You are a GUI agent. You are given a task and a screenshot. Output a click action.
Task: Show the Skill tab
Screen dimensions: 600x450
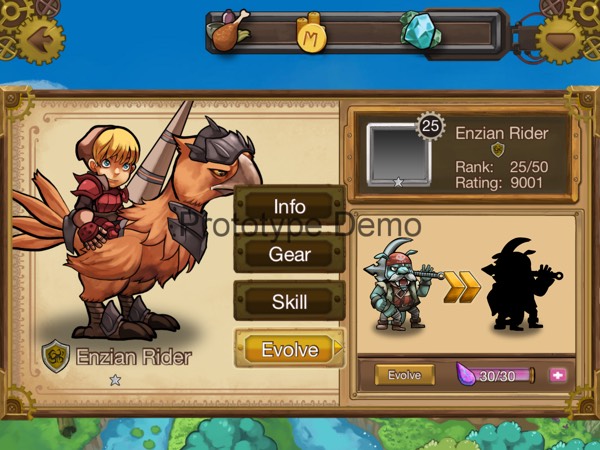(289, 301)
